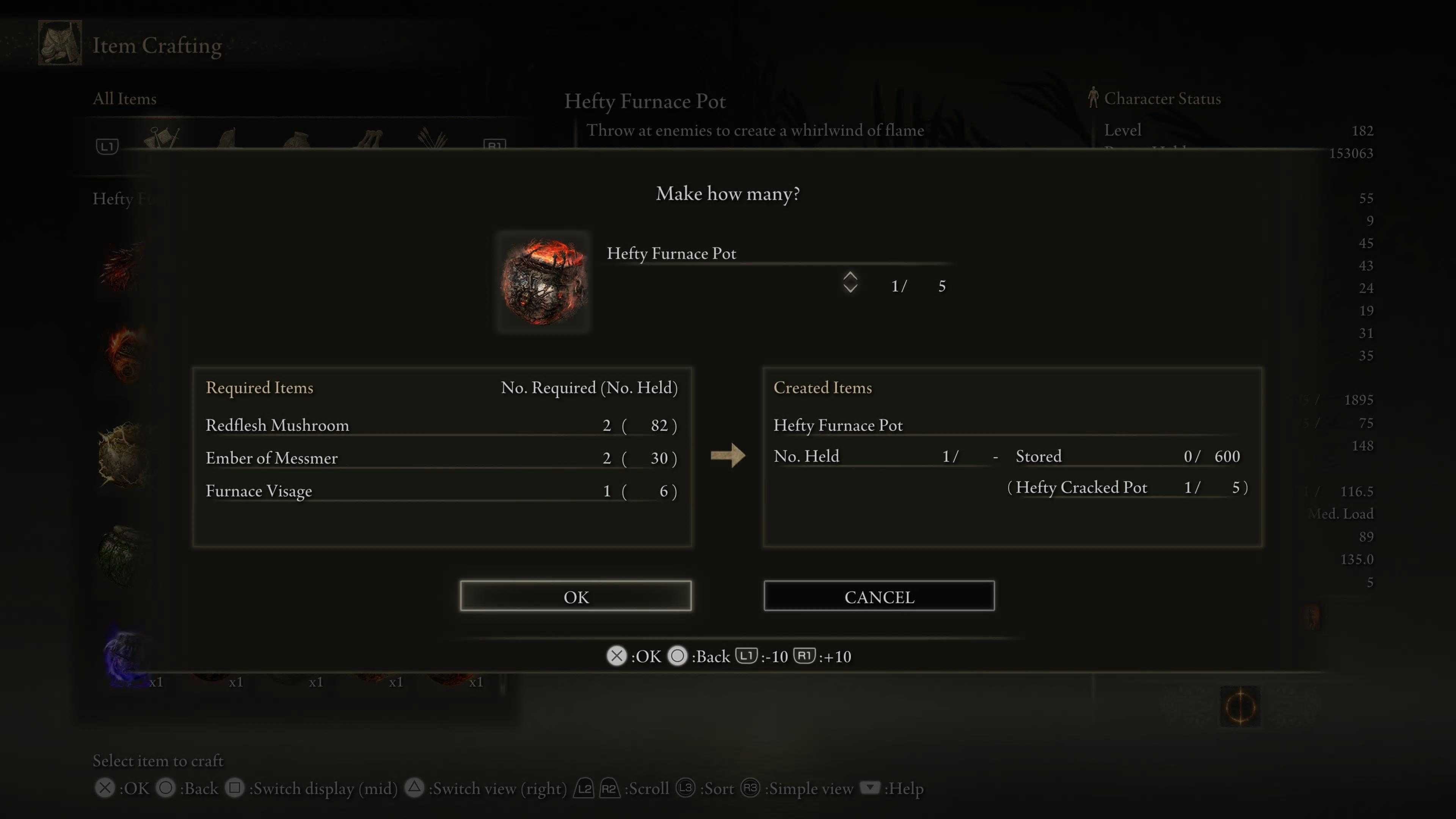
Task: Switch to the All Items tab
Action: click(124, 98)
